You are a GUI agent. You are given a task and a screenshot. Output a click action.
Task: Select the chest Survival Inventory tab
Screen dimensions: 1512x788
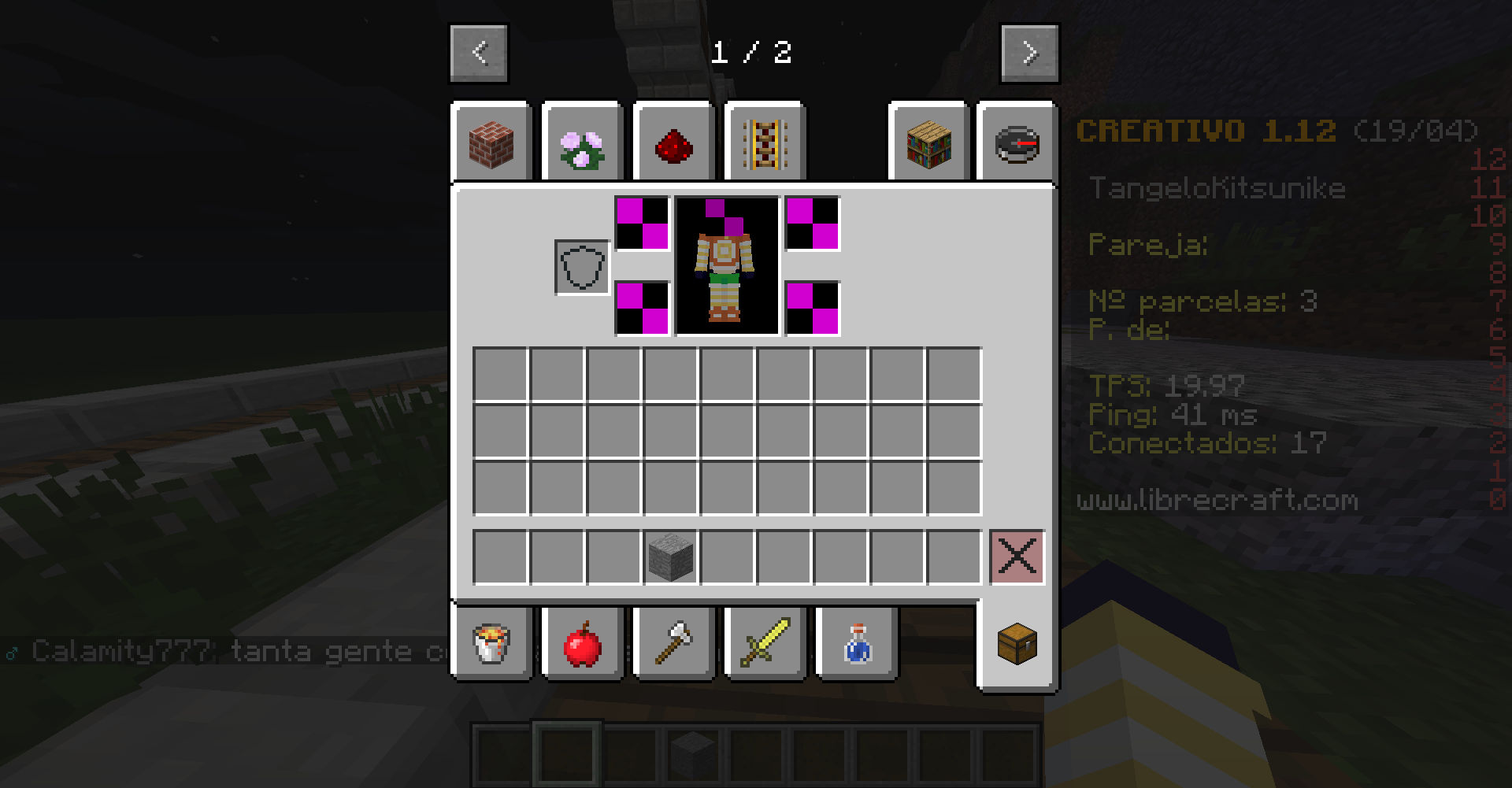point(1017,645)
